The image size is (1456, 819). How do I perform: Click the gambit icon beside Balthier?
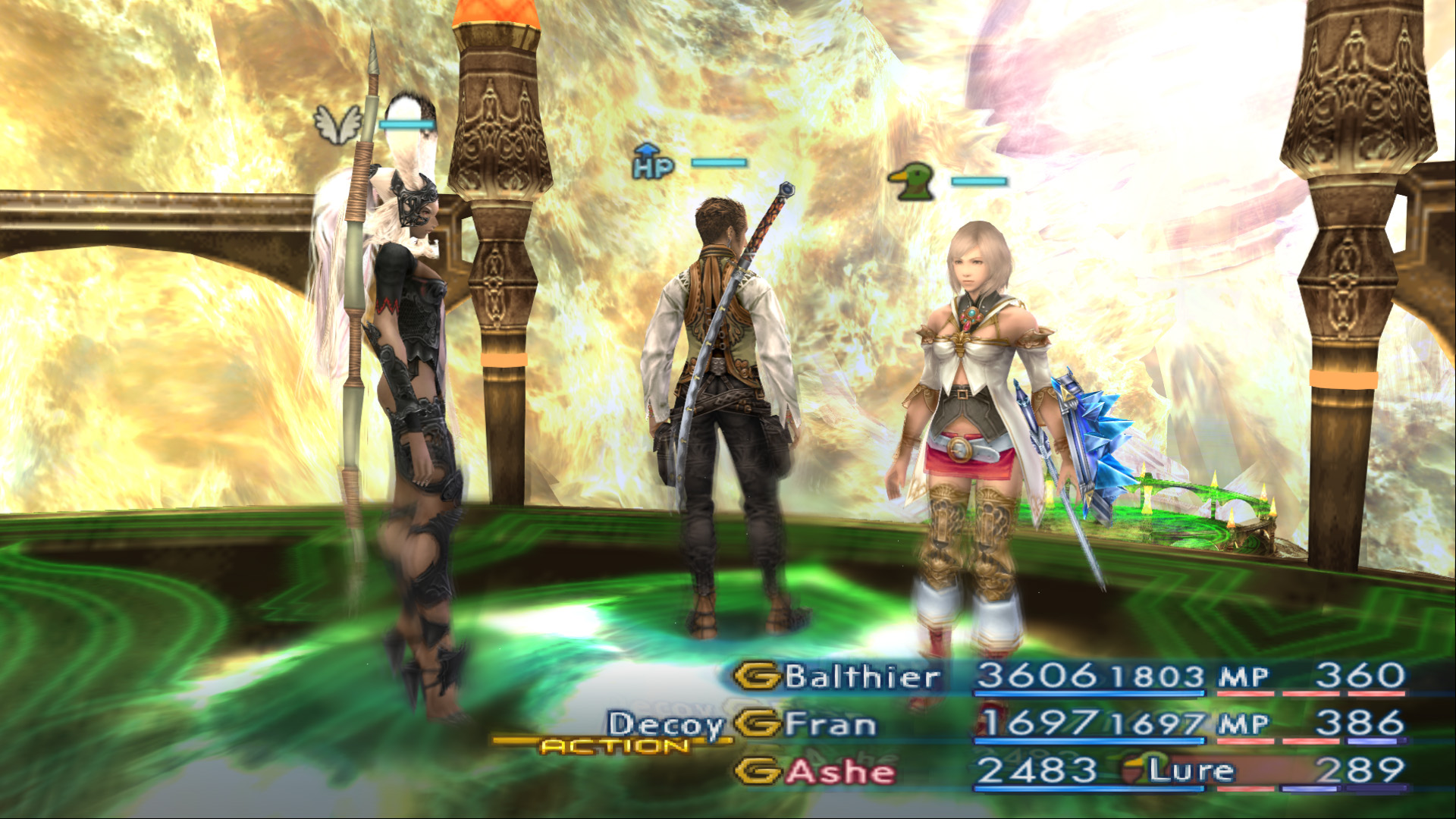pos(758,676)
